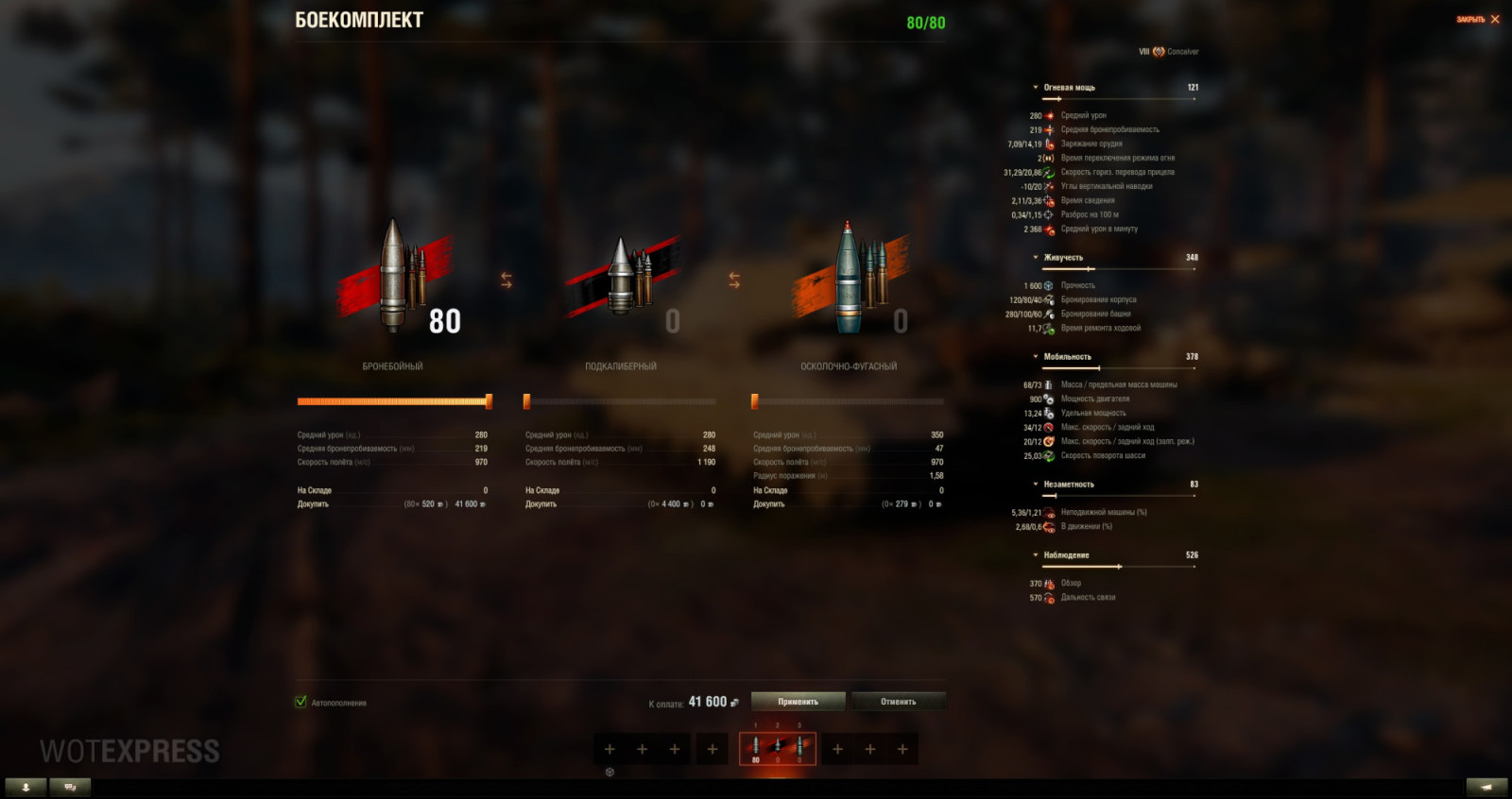Enable the Автопополнение checkbox

click(301, 703)
